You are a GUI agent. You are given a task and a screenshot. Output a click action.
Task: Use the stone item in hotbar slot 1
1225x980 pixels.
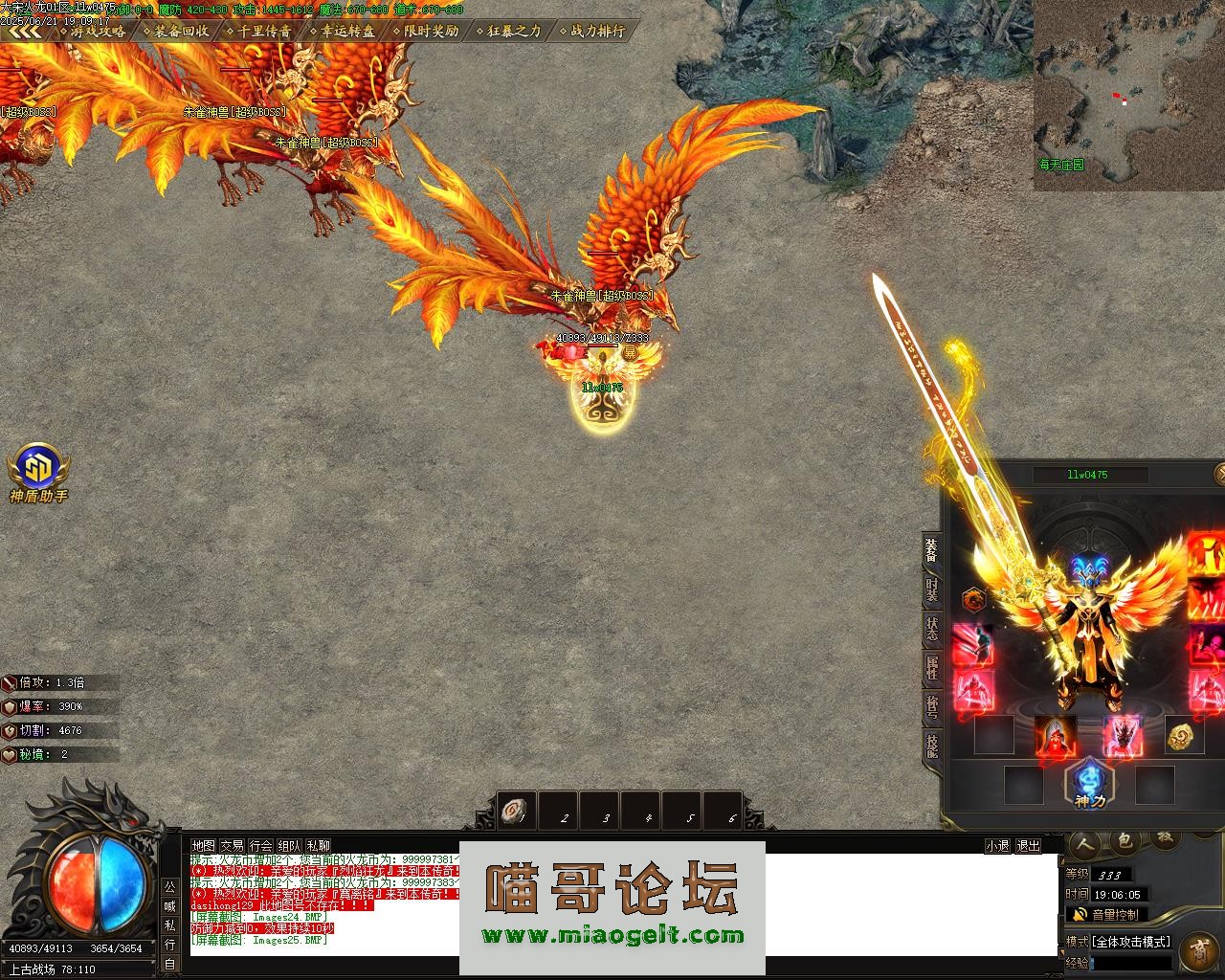pyautogui.click(x=518, y=812)
